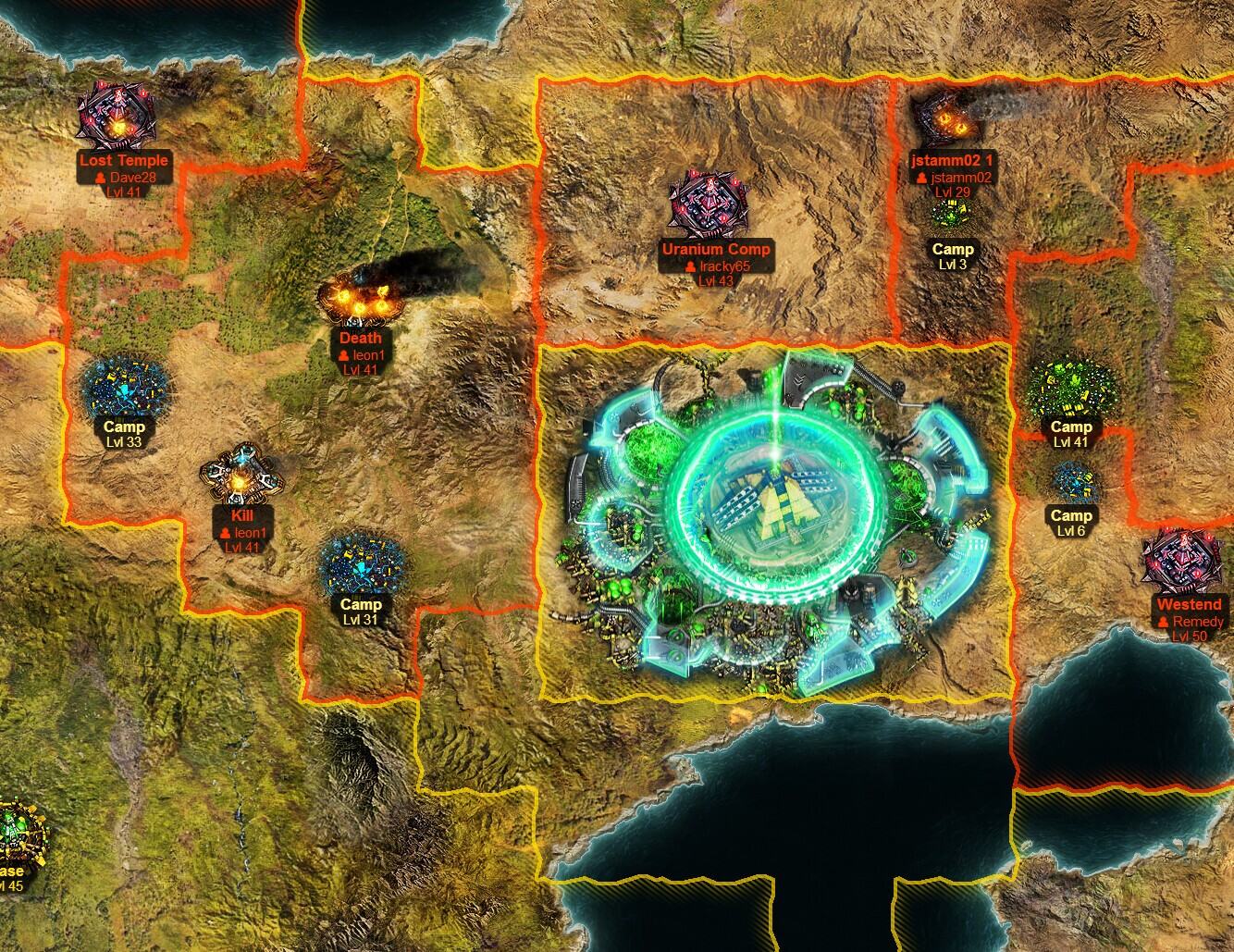
Task: Click the Camp Lvl 3 icon below jstamm02
Action: coord(951,213)
